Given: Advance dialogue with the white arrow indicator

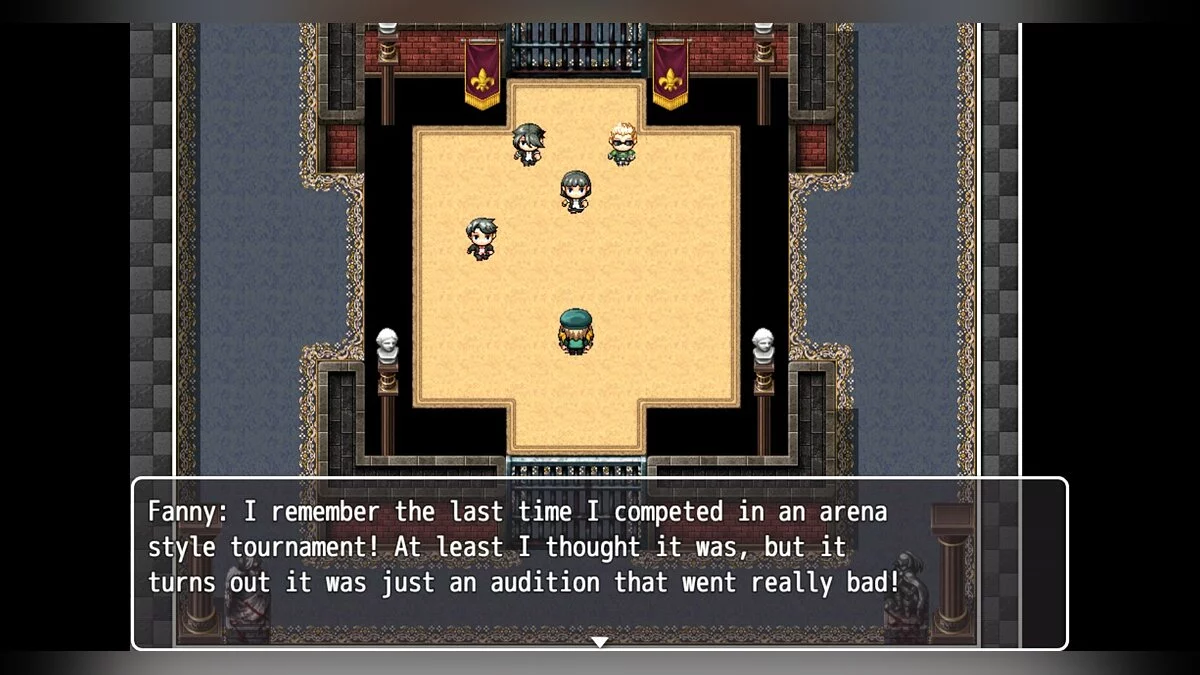Looking at the screenshot, I should [599, 642].
